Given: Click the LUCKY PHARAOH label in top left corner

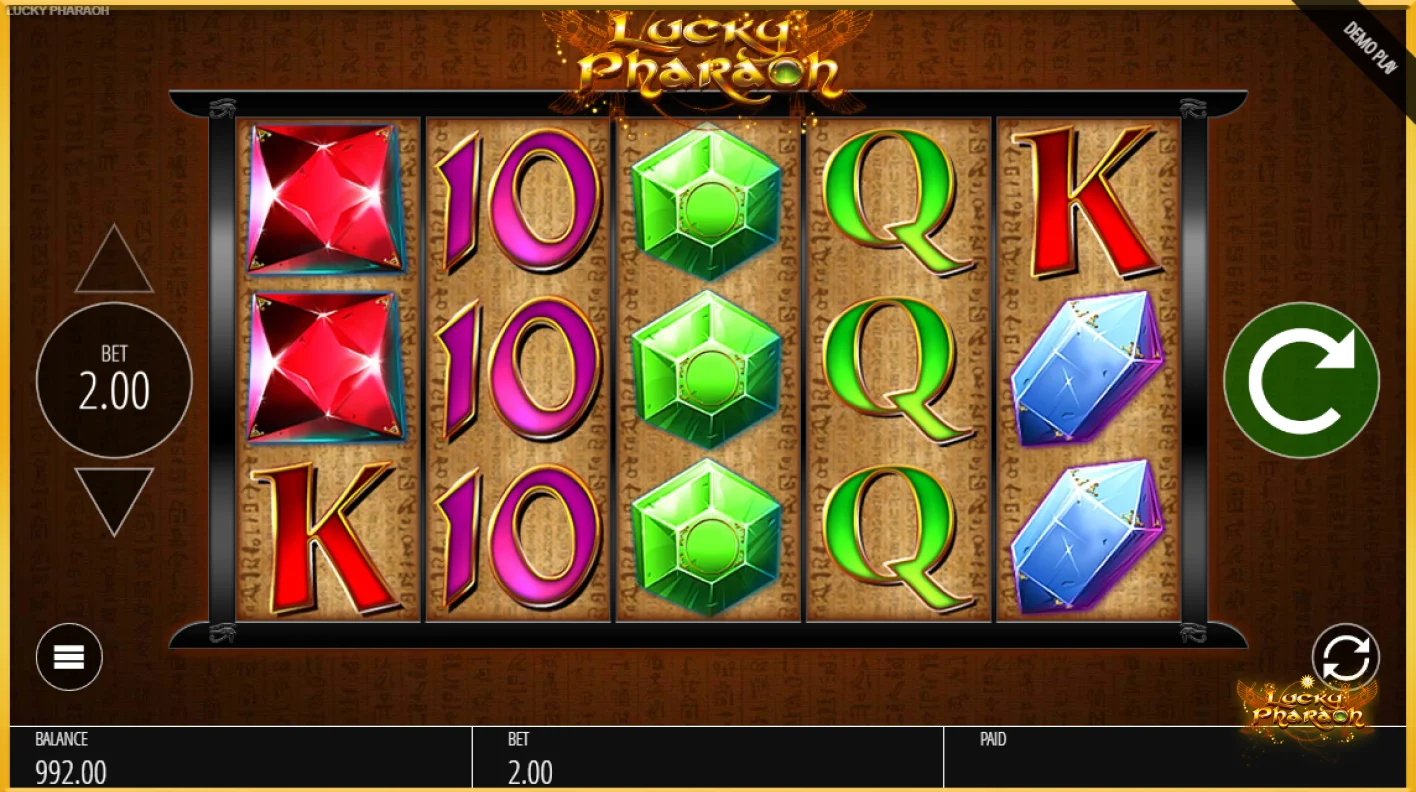Looking at the screenshot, I should [x=58, y=10].
